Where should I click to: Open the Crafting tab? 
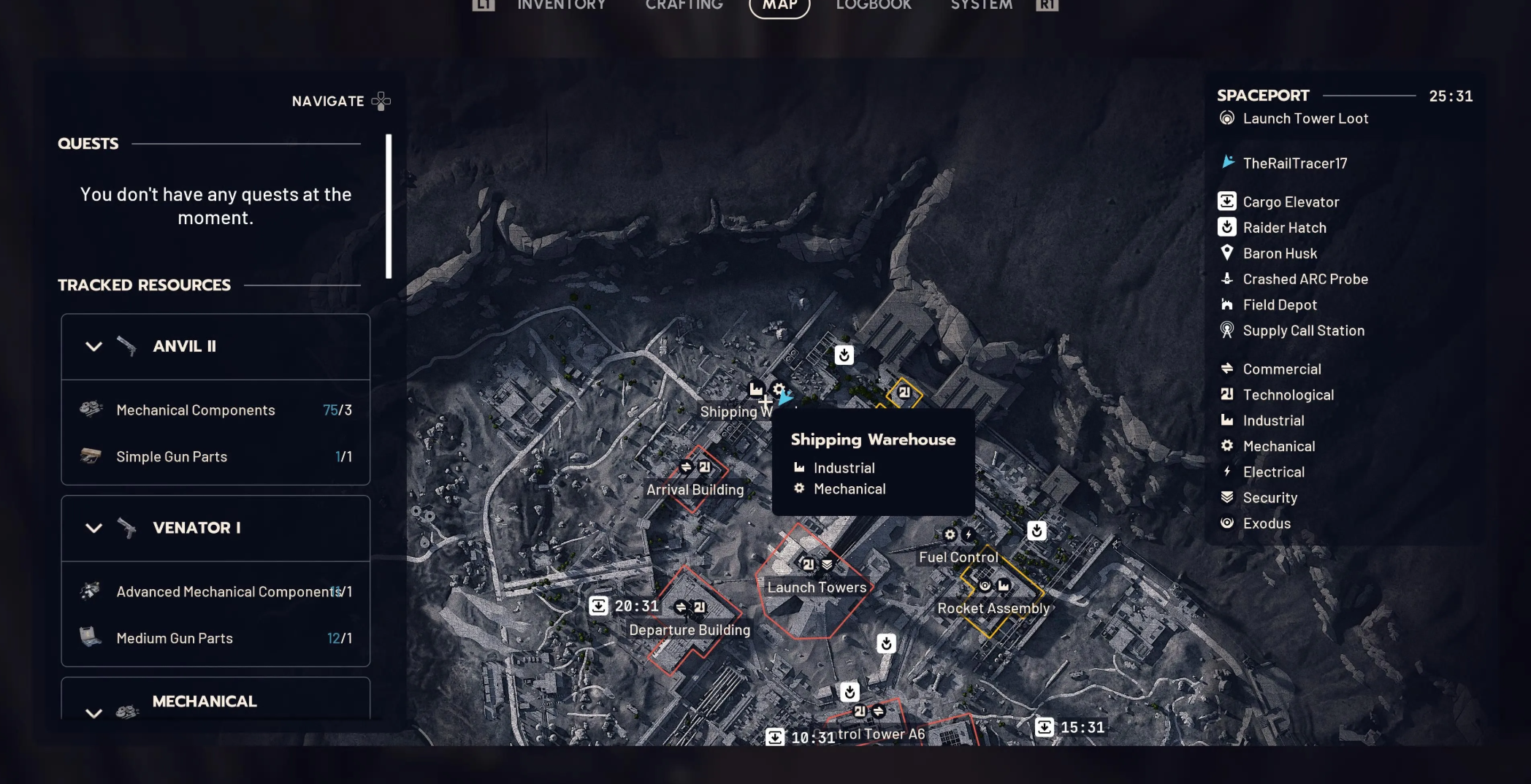[x=684, y=6]
